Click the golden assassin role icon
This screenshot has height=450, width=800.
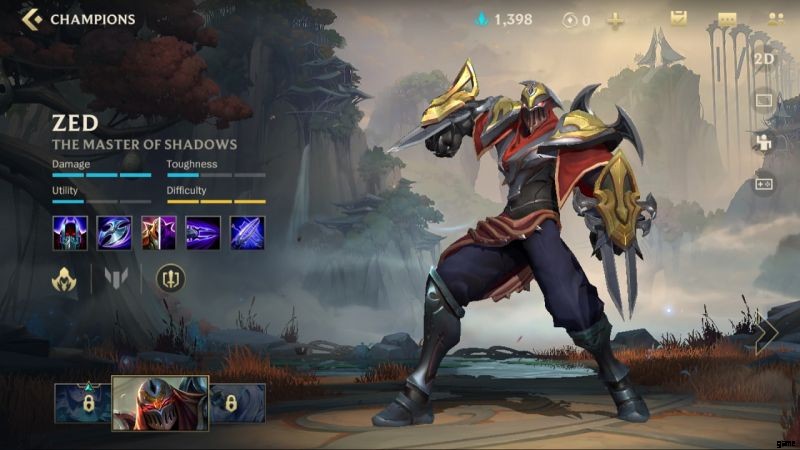pos(65,279)
